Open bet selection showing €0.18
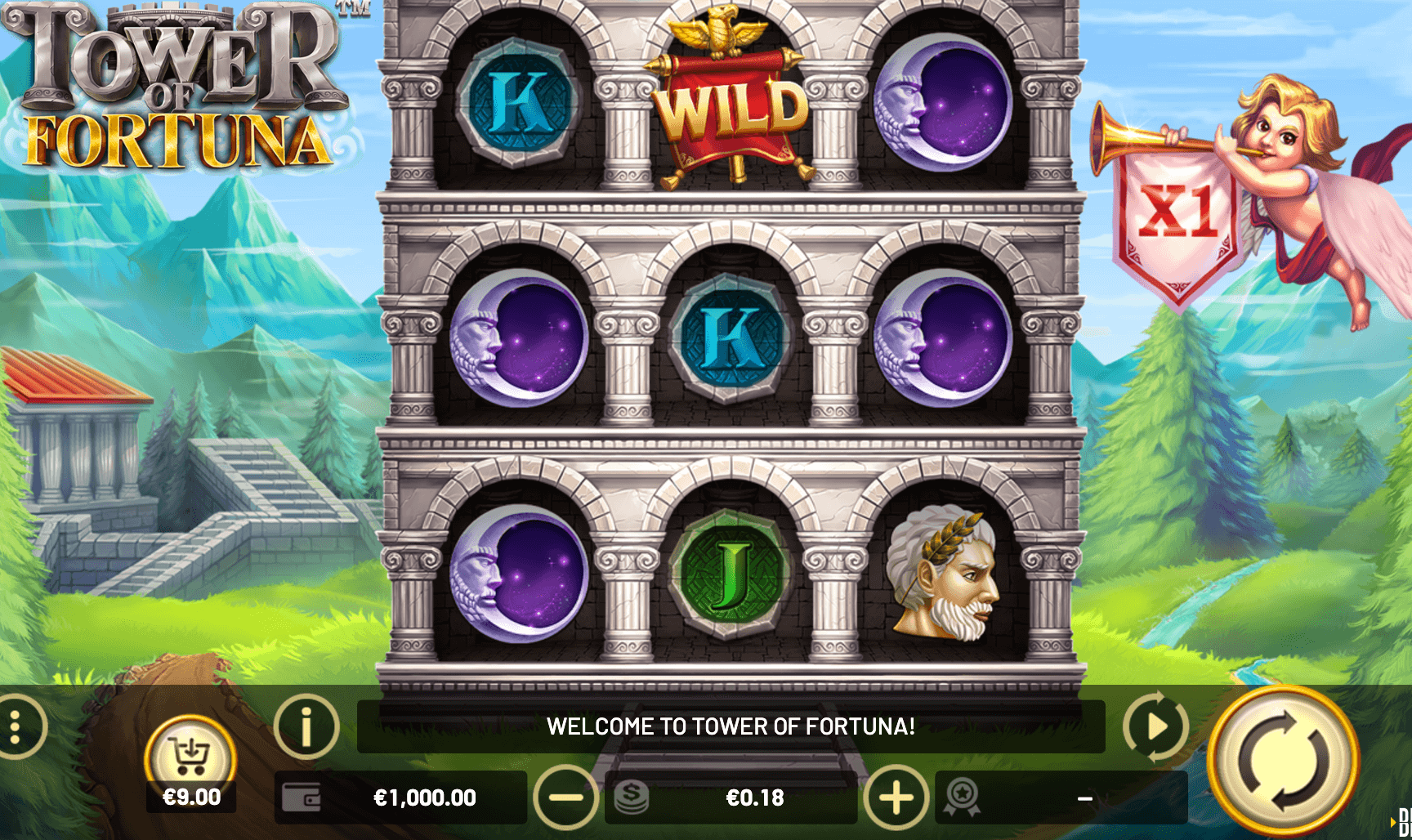The image size is (1412, 840). coord(731,798)
